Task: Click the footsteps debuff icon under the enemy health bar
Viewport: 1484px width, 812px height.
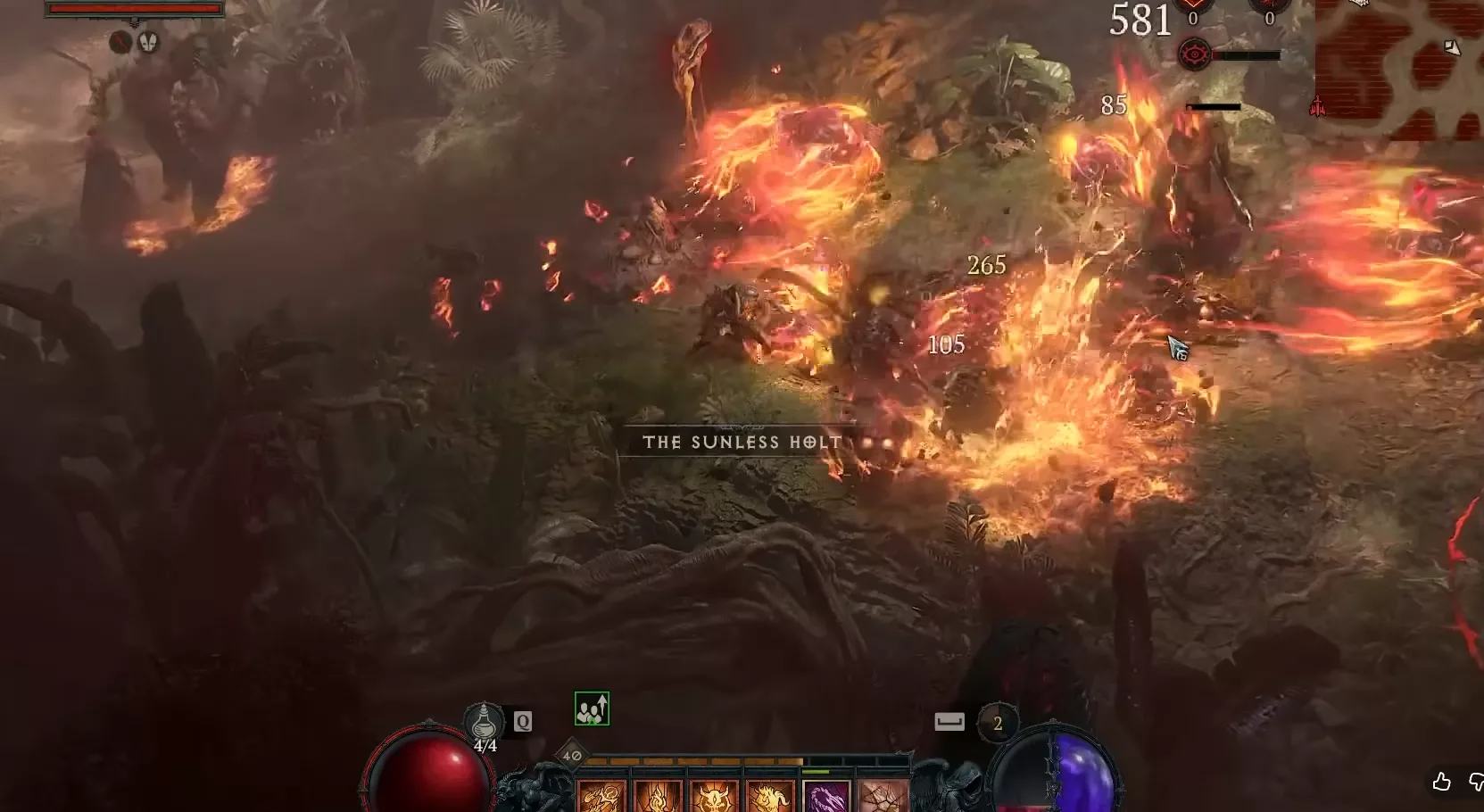Action: coord(148,42)
